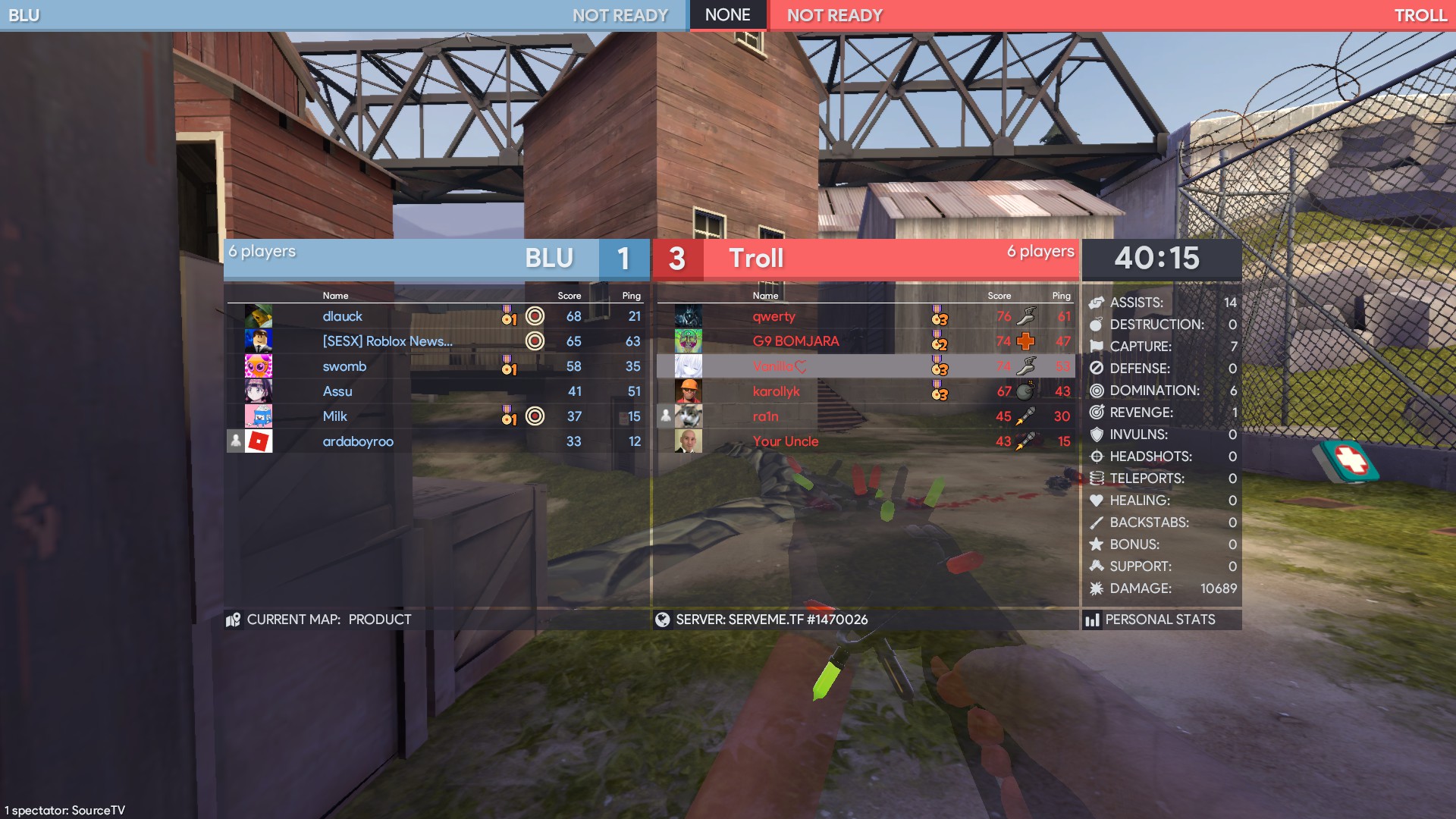The width and height of the screenshot is (1456, 819).
Task: Click dlauck's avatar thumbnail
Action: click(x=259, y=316)
